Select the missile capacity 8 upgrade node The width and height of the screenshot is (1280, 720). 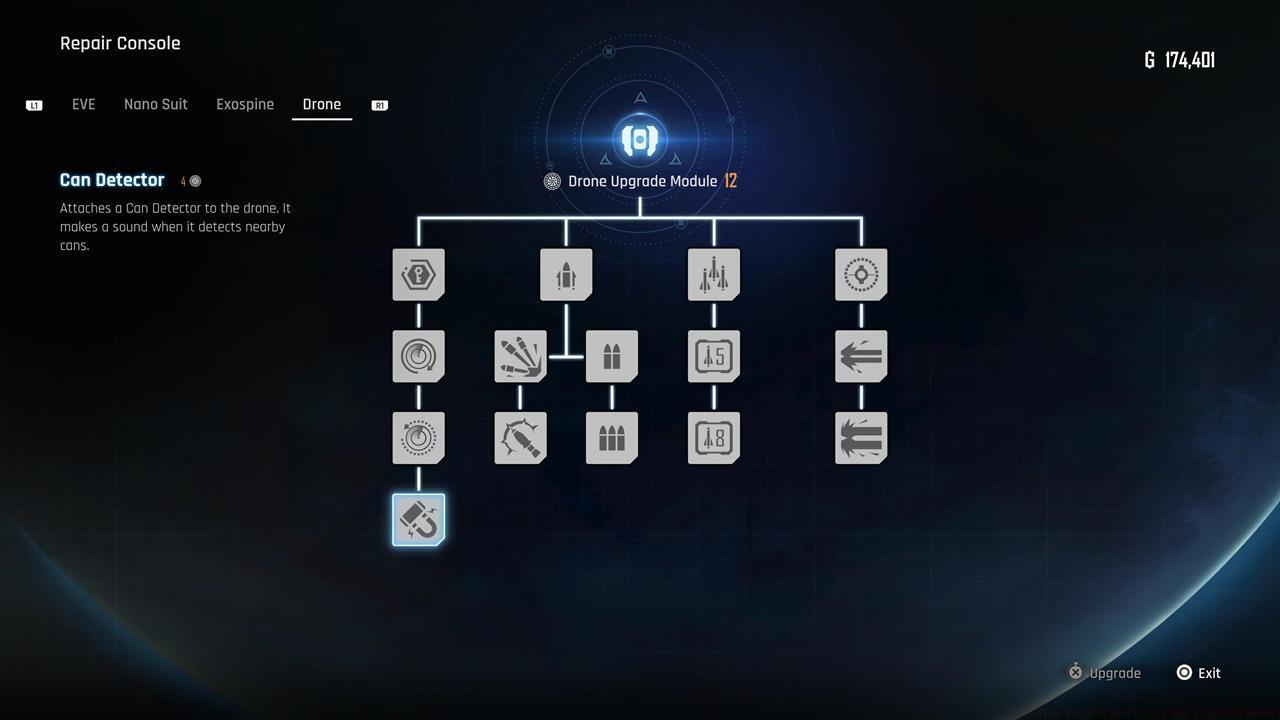(x=713, y=437)
